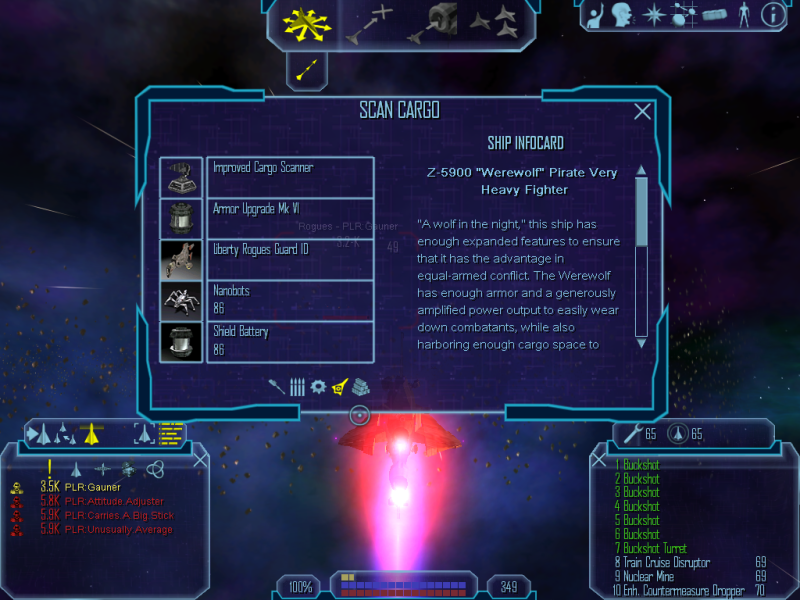Engage the go-to maneuver icon

tap(370, 24)
